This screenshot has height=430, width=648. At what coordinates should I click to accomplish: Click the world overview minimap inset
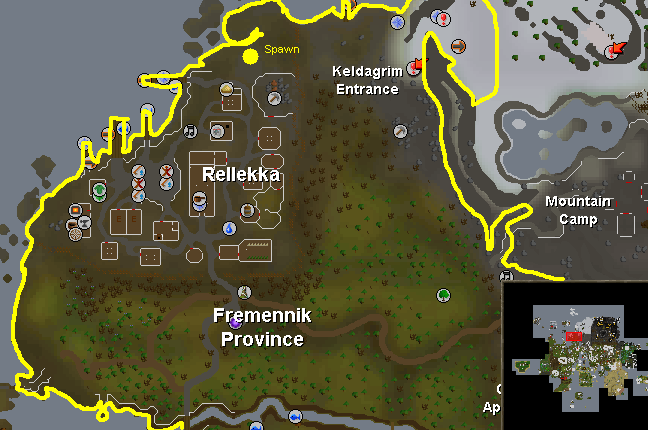[574, 355]
